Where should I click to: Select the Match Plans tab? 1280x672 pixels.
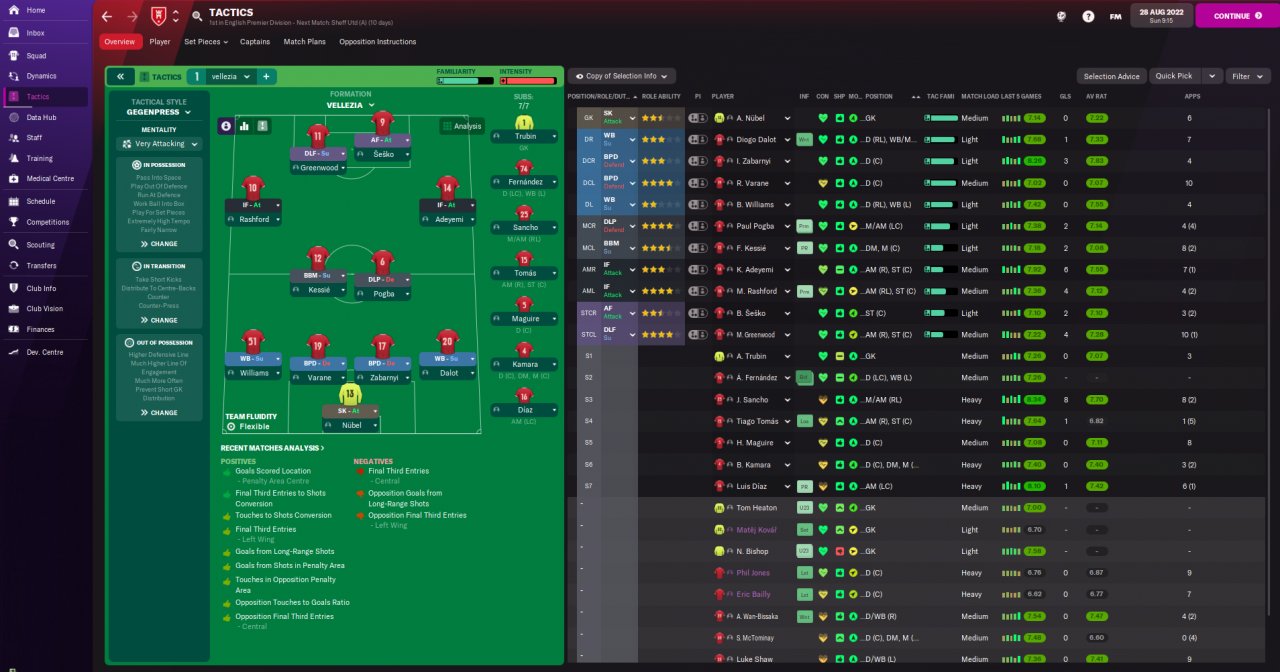point(304,42)
